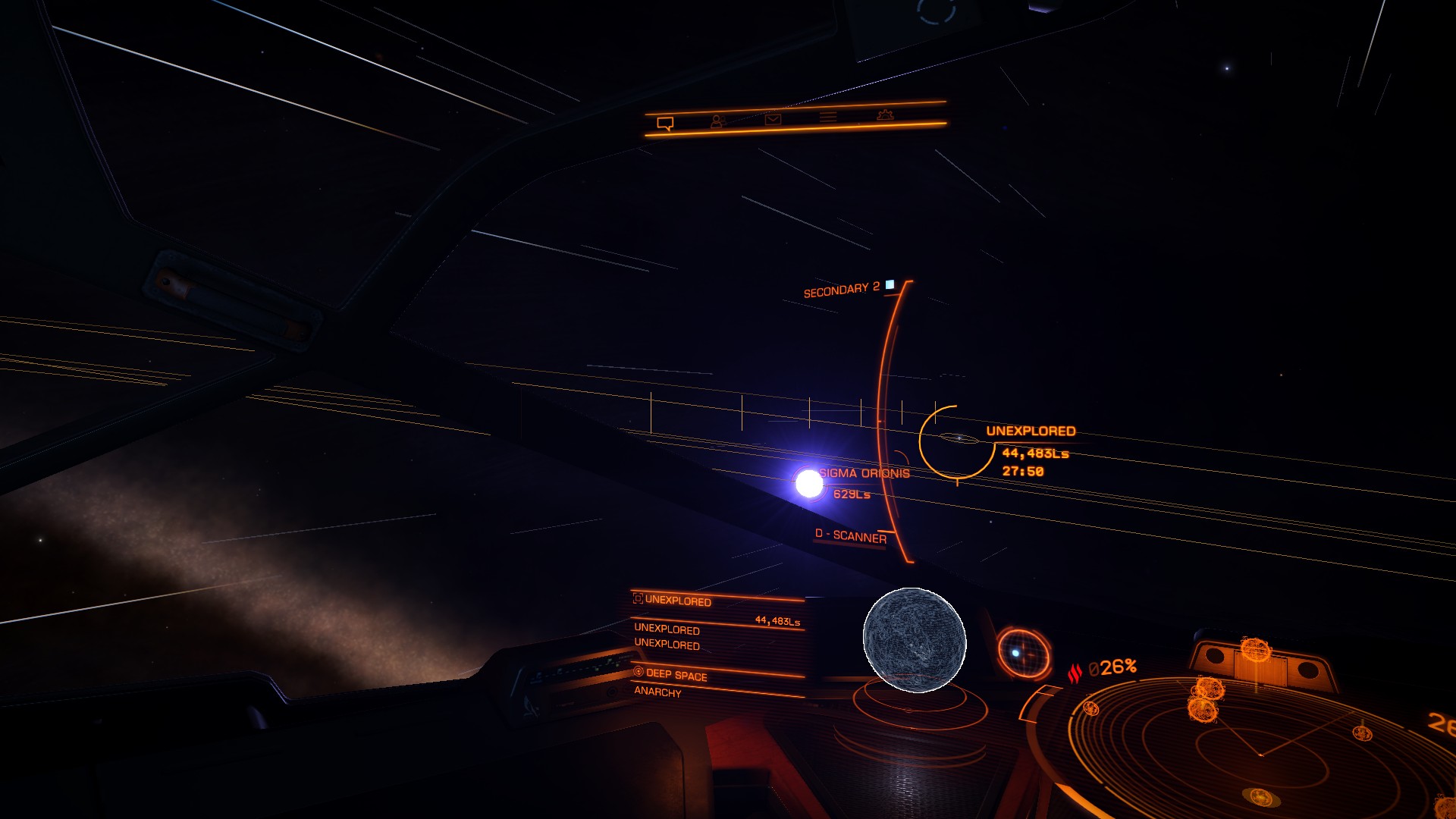Open the chat speech-bubble tab
This screenshot has width=1456, height=819.
[x=665, y=124]
